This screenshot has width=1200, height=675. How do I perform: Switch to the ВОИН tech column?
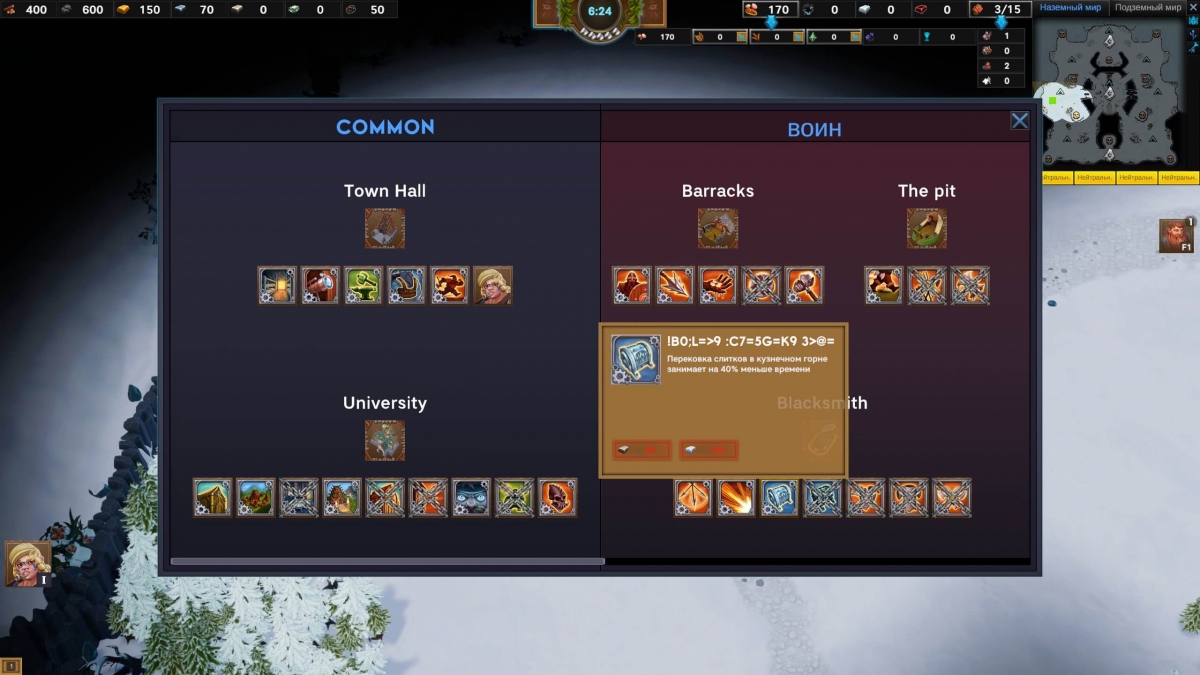pos(815,129)
